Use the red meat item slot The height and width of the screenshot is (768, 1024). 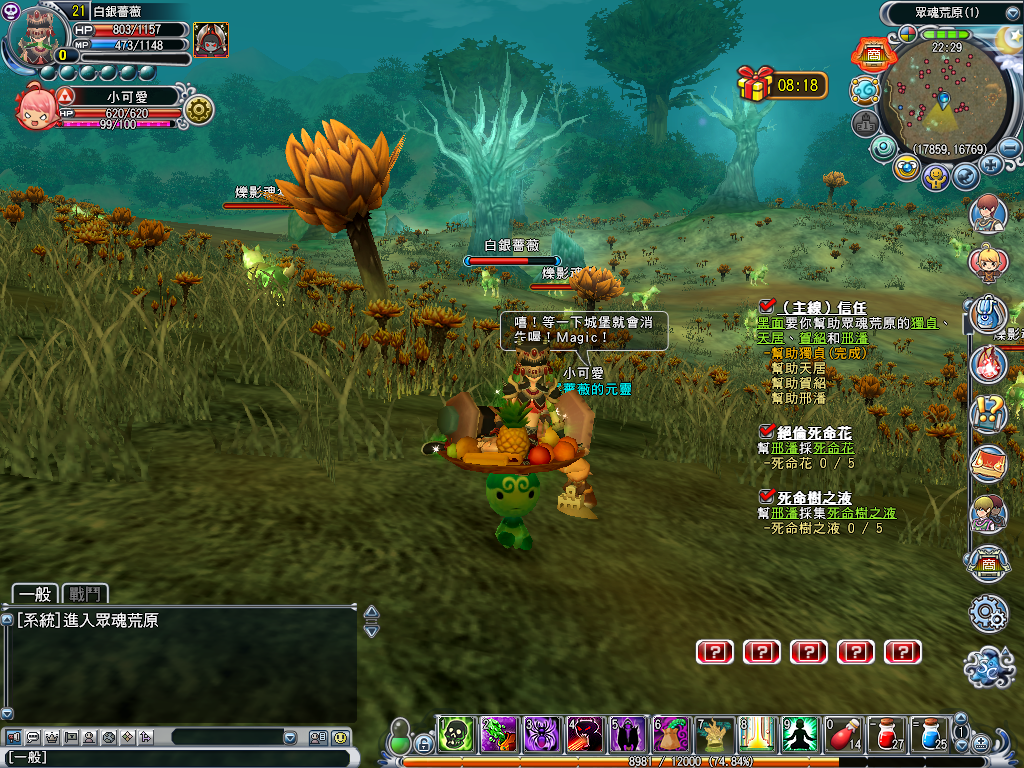[844, 736]
